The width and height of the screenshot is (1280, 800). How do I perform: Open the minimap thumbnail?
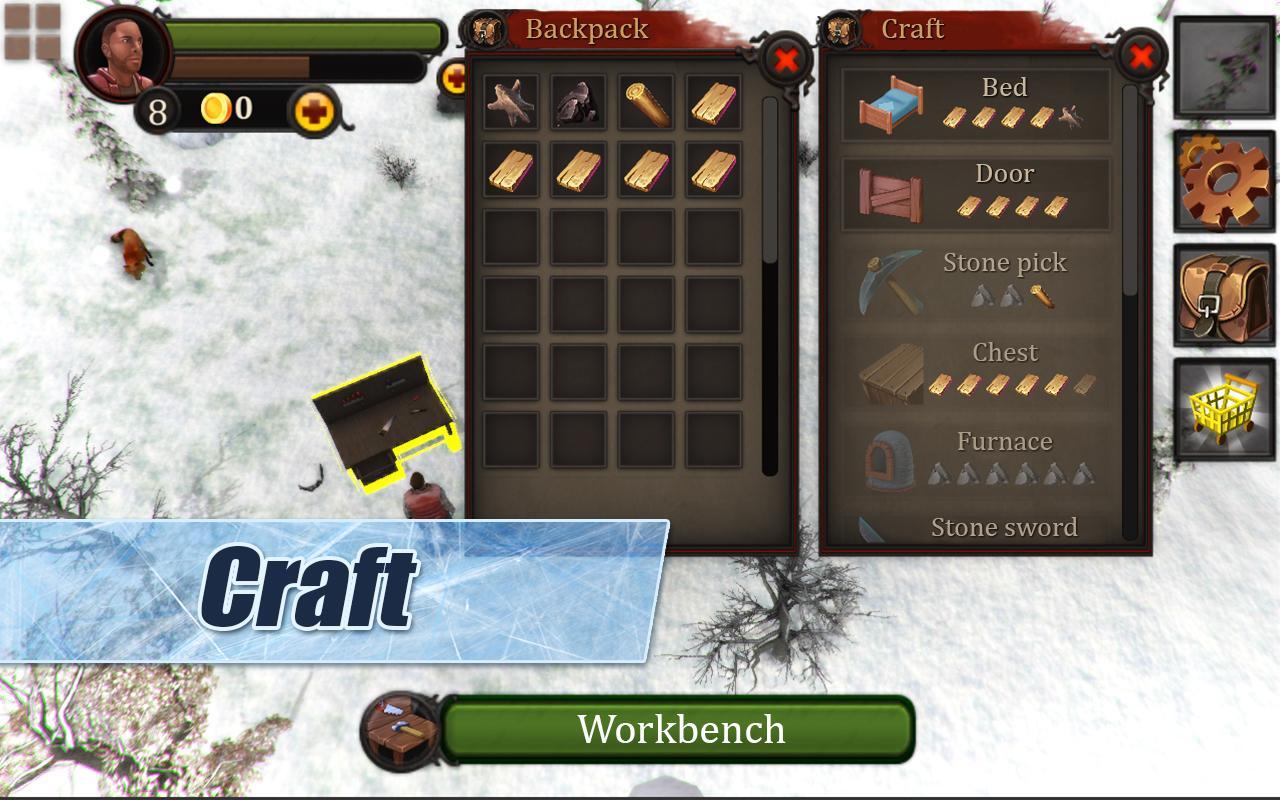click(x=1224, y=67)
